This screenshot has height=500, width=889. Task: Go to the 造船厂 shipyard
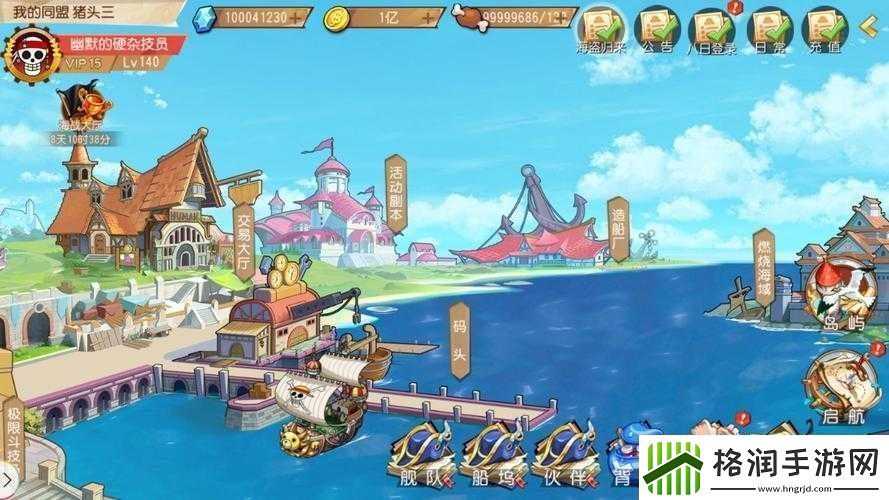(x=618, y=228)
